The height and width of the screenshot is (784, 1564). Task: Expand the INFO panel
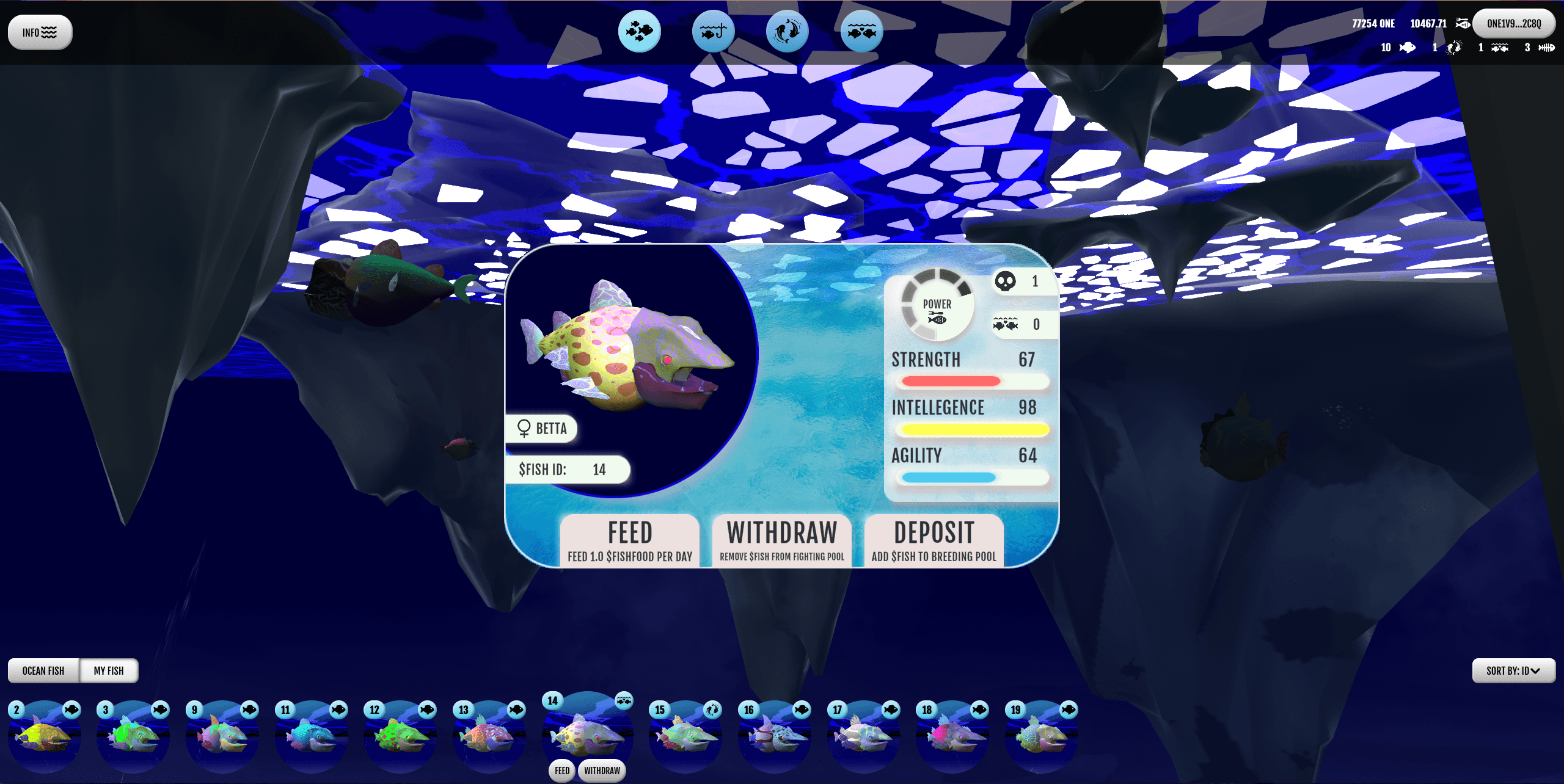click(x=39, y=32)
